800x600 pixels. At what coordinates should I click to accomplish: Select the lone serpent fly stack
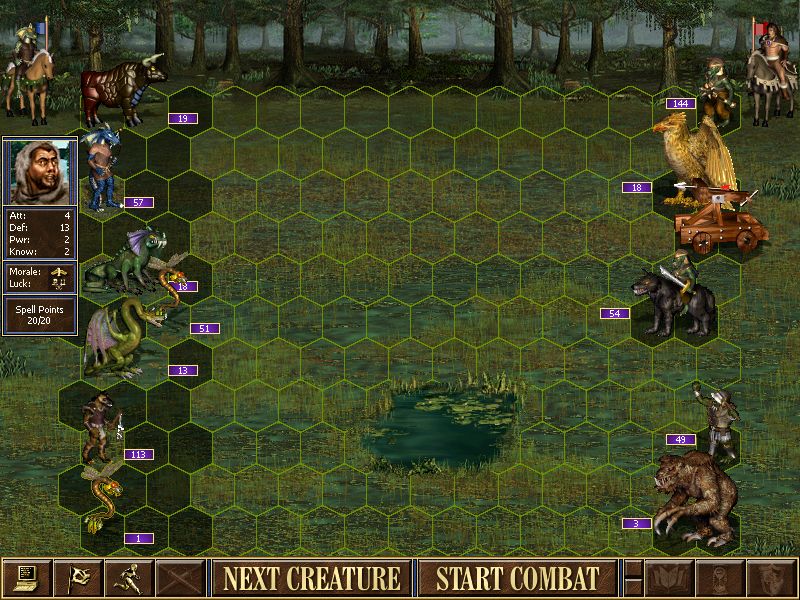coord(100,500)
